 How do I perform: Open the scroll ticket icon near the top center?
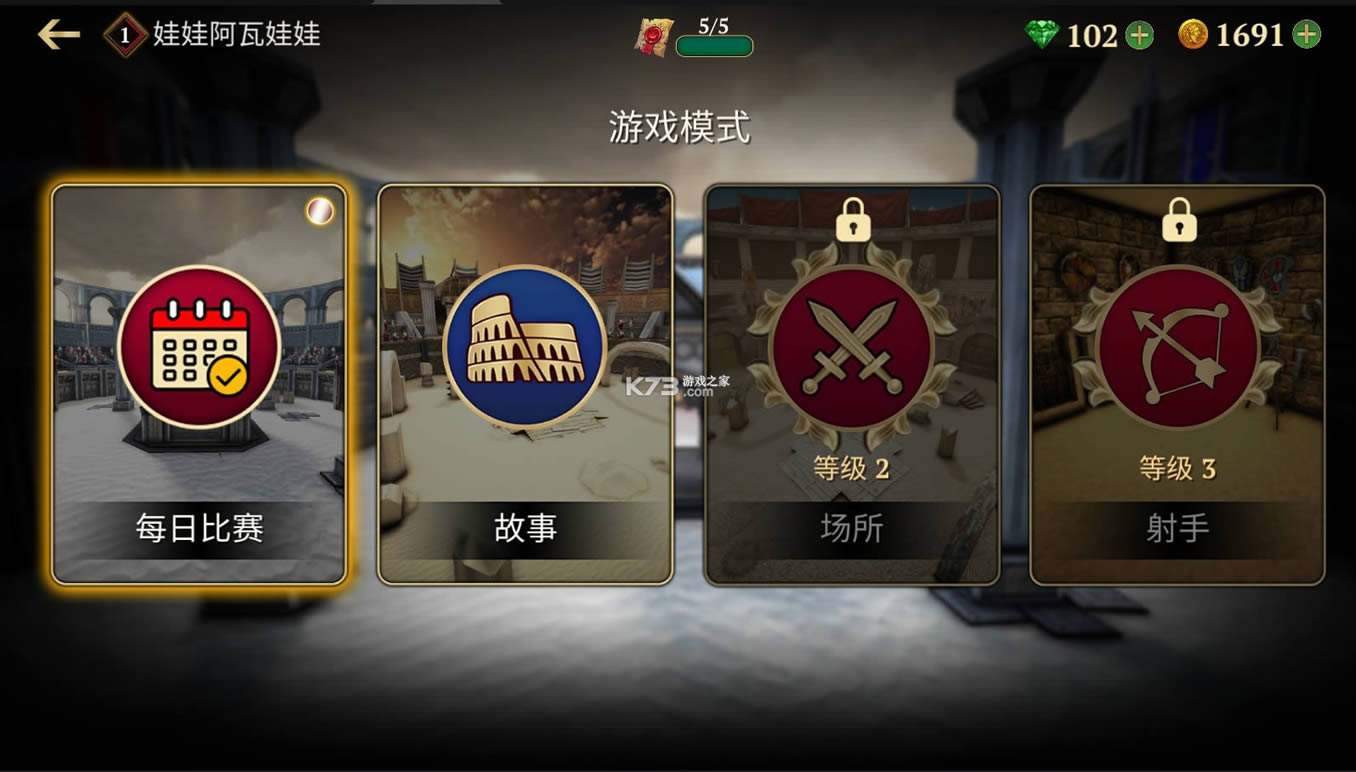[653, 33]
